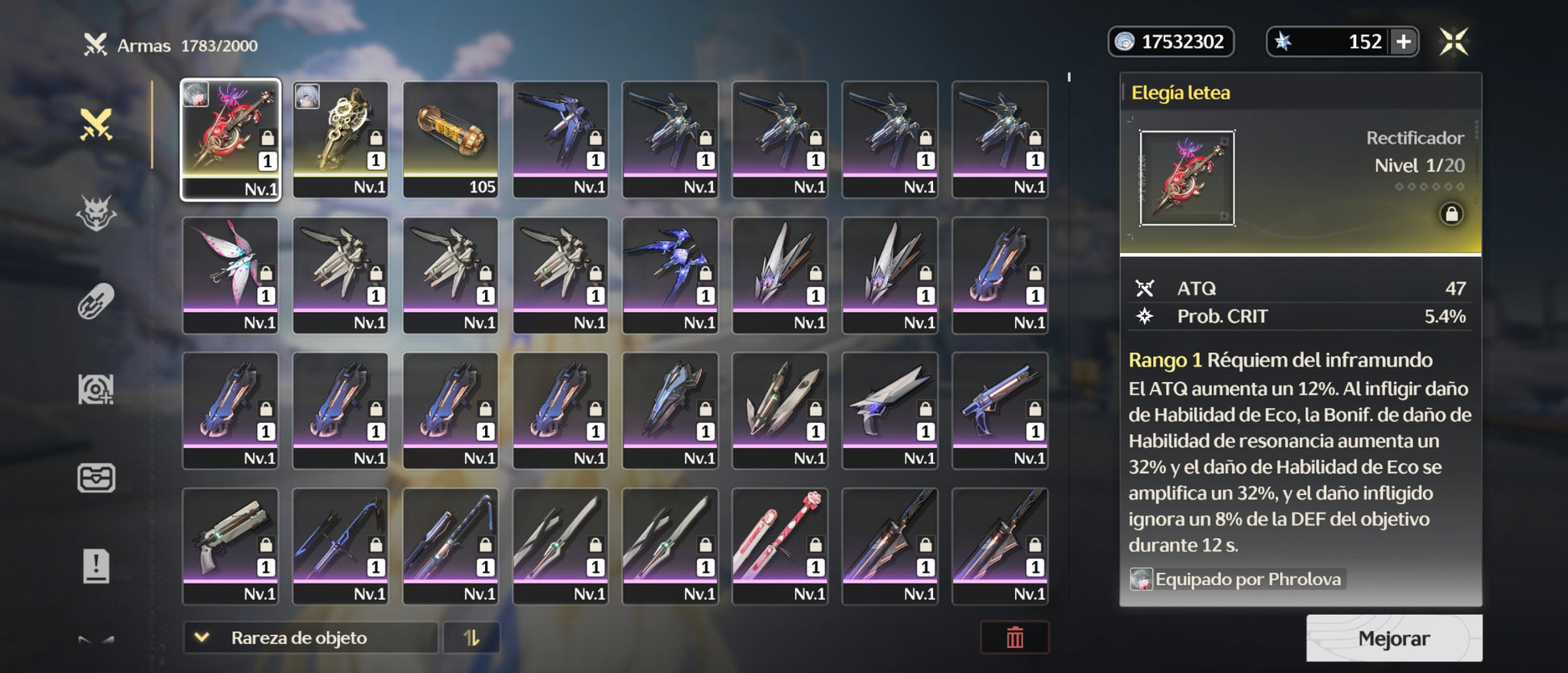Switch to the Echoes monster-face tab

pyautogui.click(x=96, y=214)
